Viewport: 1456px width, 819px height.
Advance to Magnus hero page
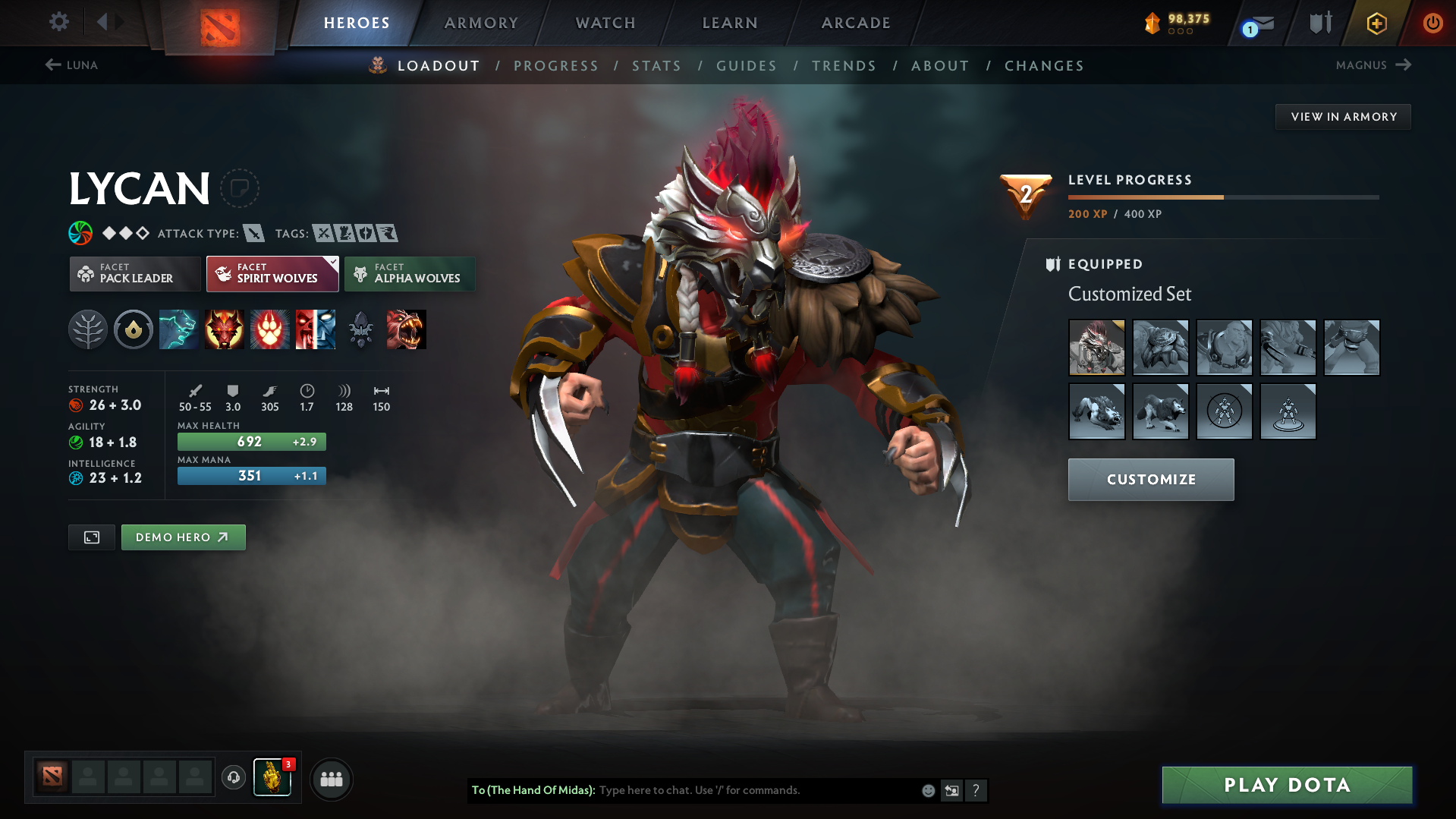point(1373,65)
